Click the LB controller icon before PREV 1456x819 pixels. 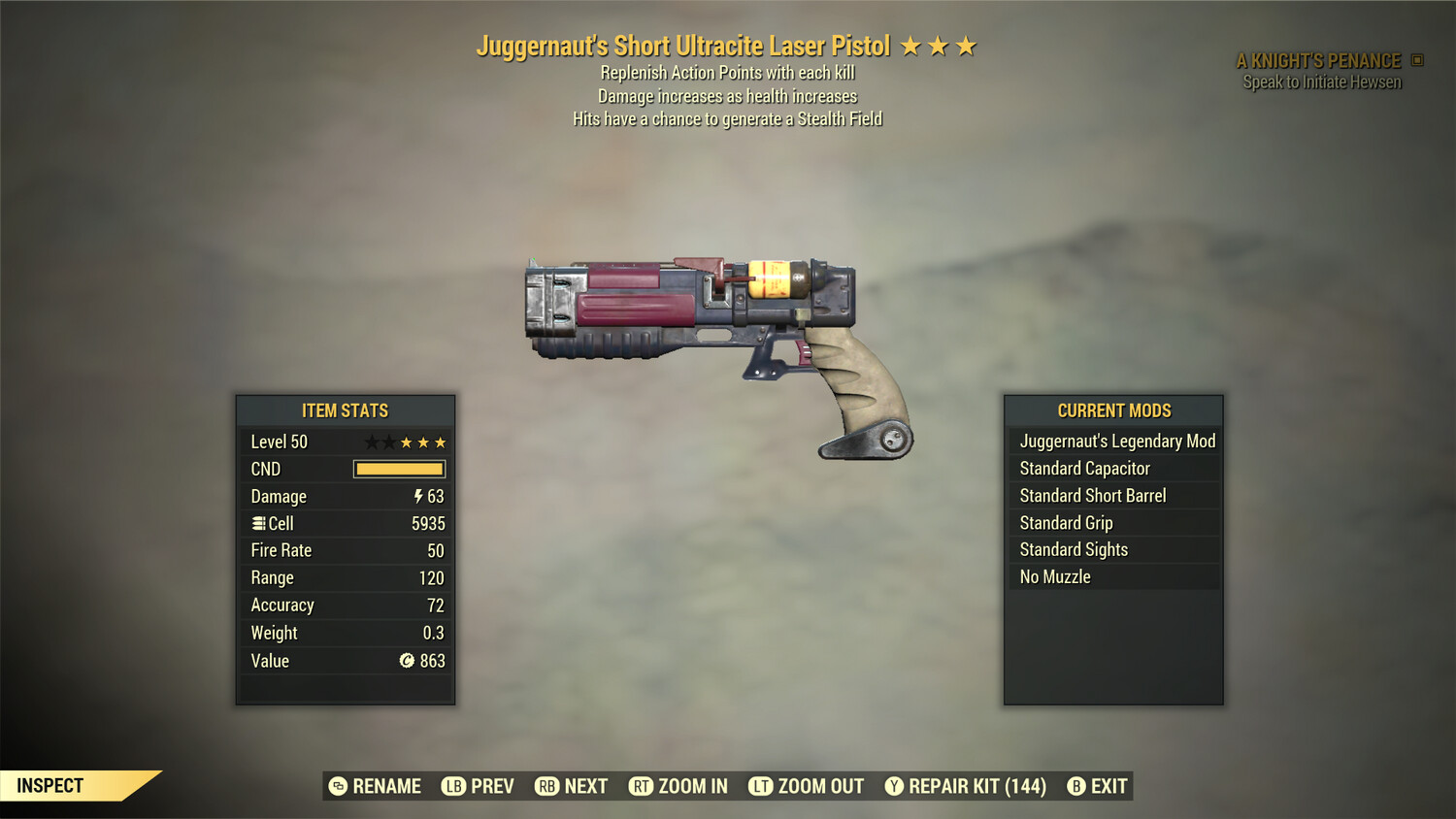[452, 786]
